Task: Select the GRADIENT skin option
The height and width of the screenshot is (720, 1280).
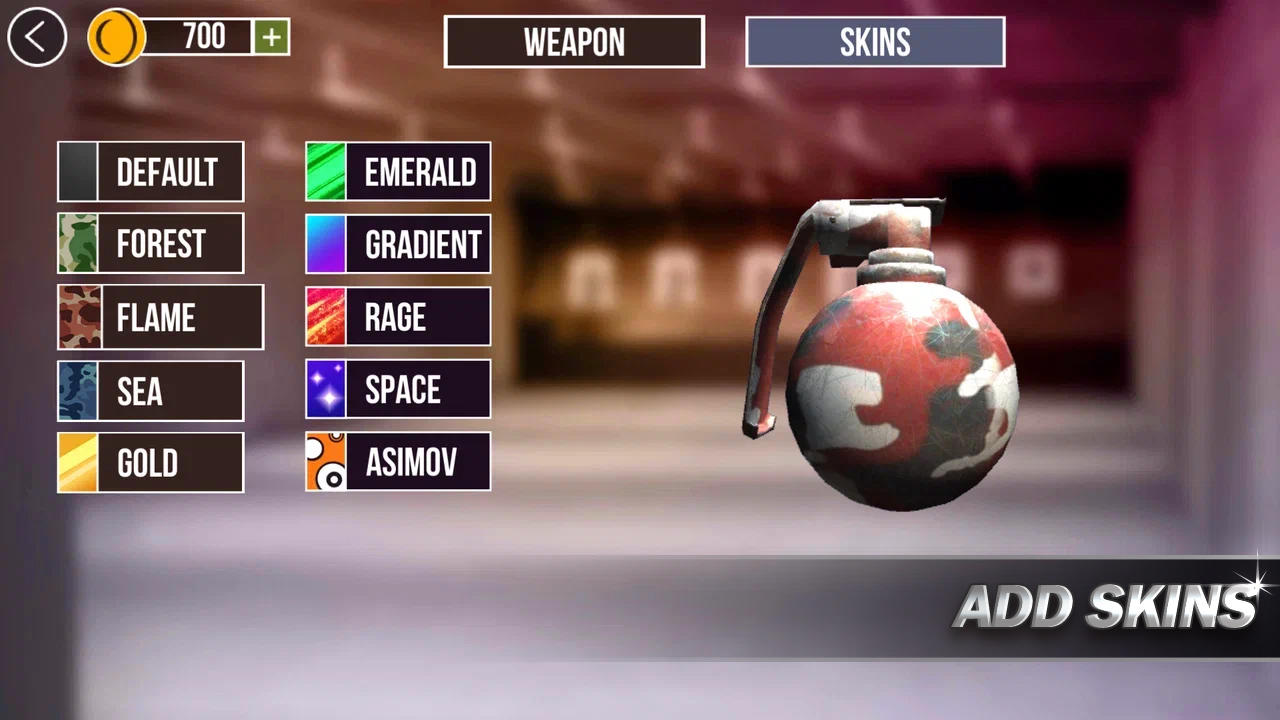Action: click(398, 243)
